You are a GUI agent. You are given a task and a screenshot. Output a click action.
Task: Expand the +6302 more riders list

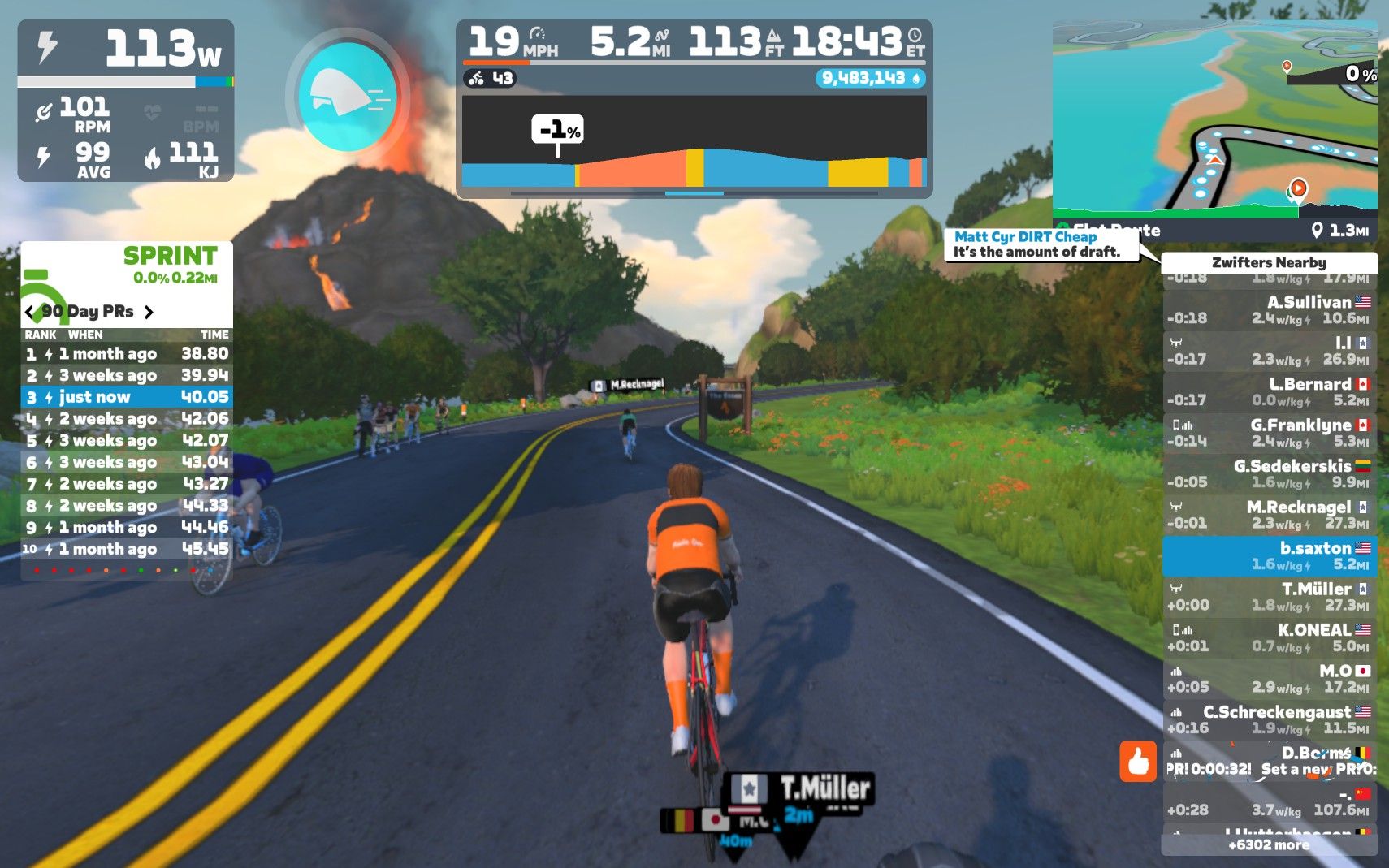click(x=1269, y=845)
